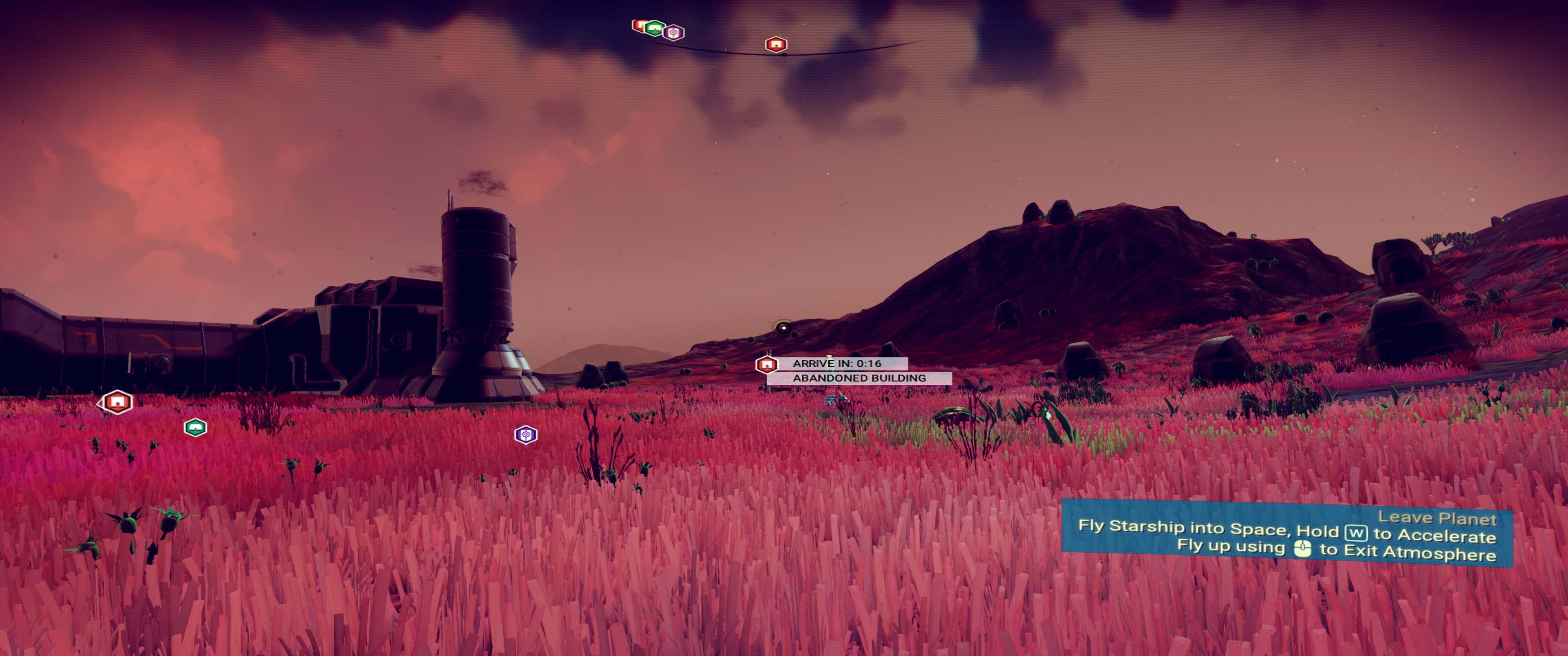Select the red Abandoned Building waypoint icon
The image size is (1568, 656).
pyautogui.click(x=766, y=364)
